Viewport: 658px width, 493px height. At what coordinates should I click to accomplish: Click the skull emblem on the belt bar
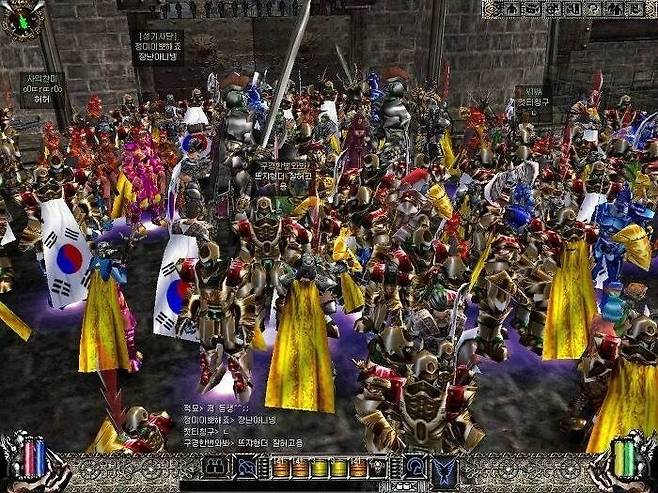[377, 467]
